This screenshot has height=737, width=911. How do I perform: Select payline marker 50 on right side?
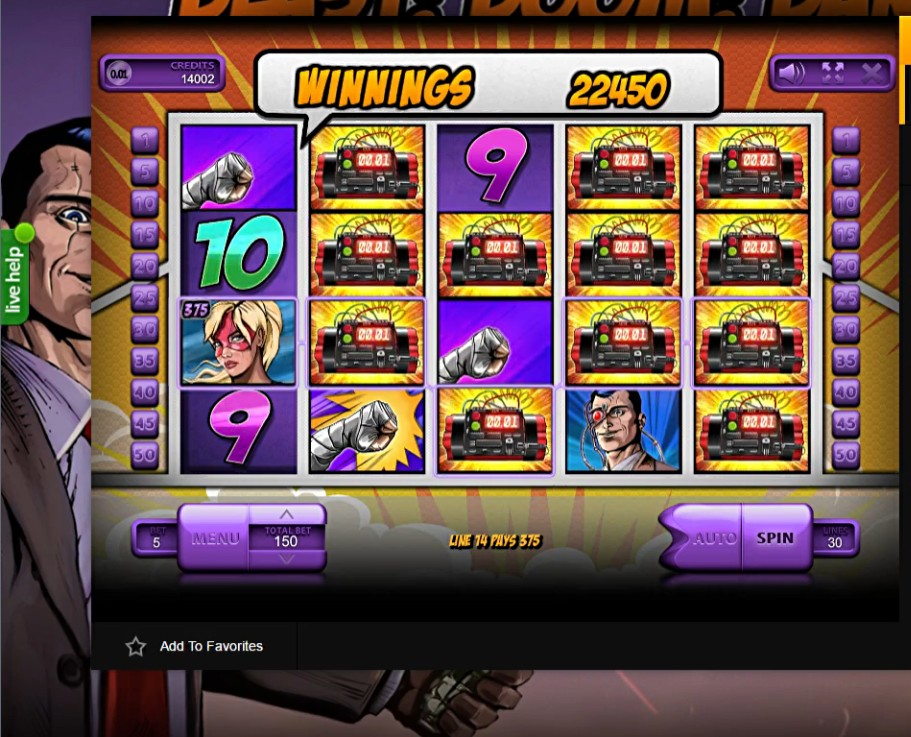pos(846,455)
